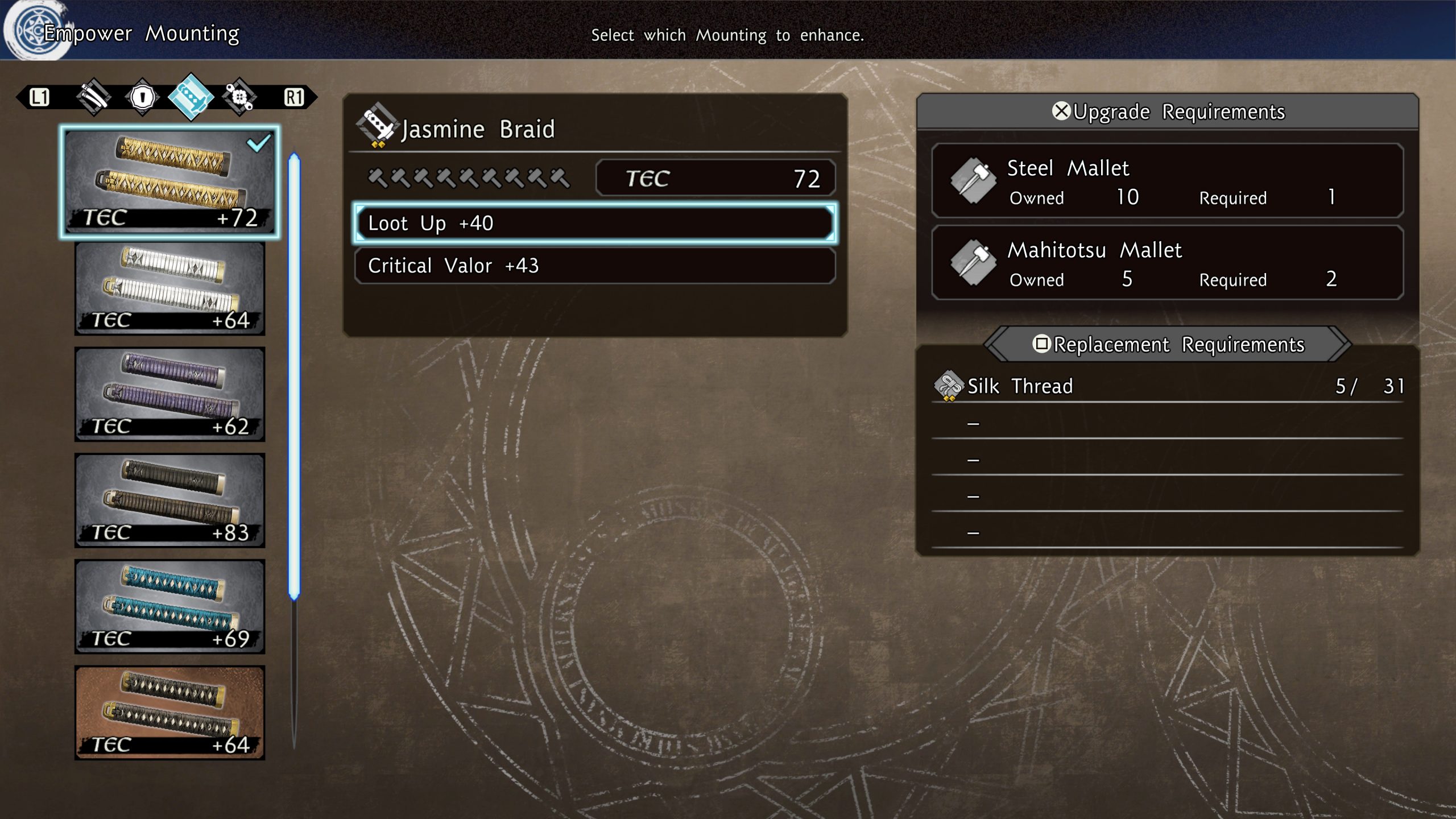Image resolution: width=1456 pixels, height=819 pixels.
Task: Switch to the highlighted hilt mounting tab
Action: coord(191,97)
